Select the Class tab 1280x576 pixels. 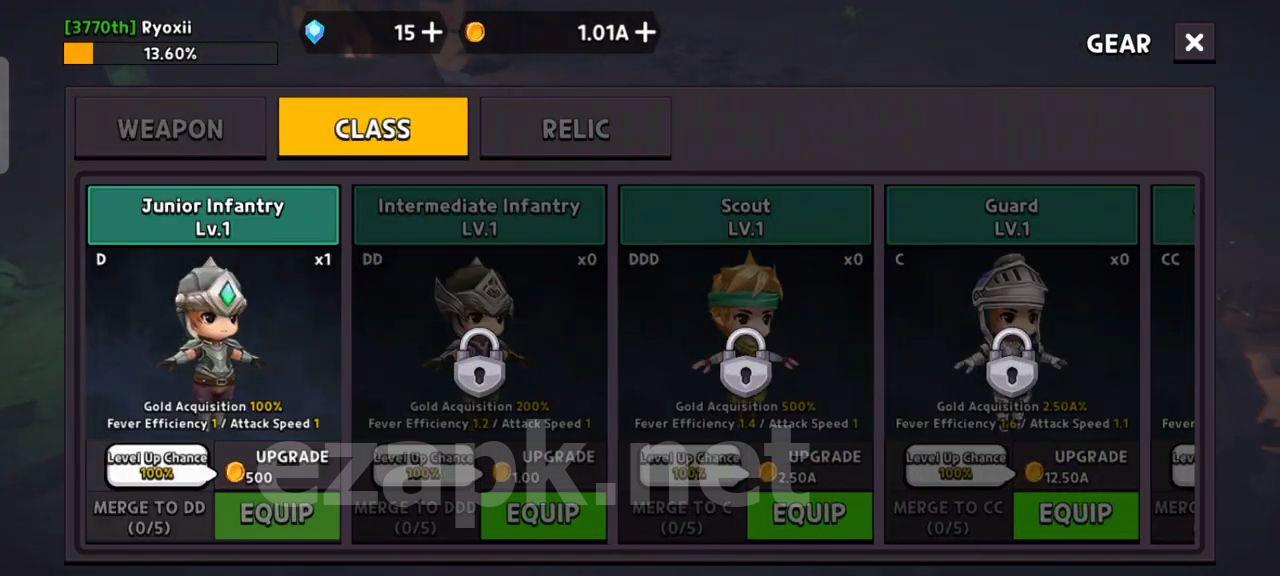373,128
